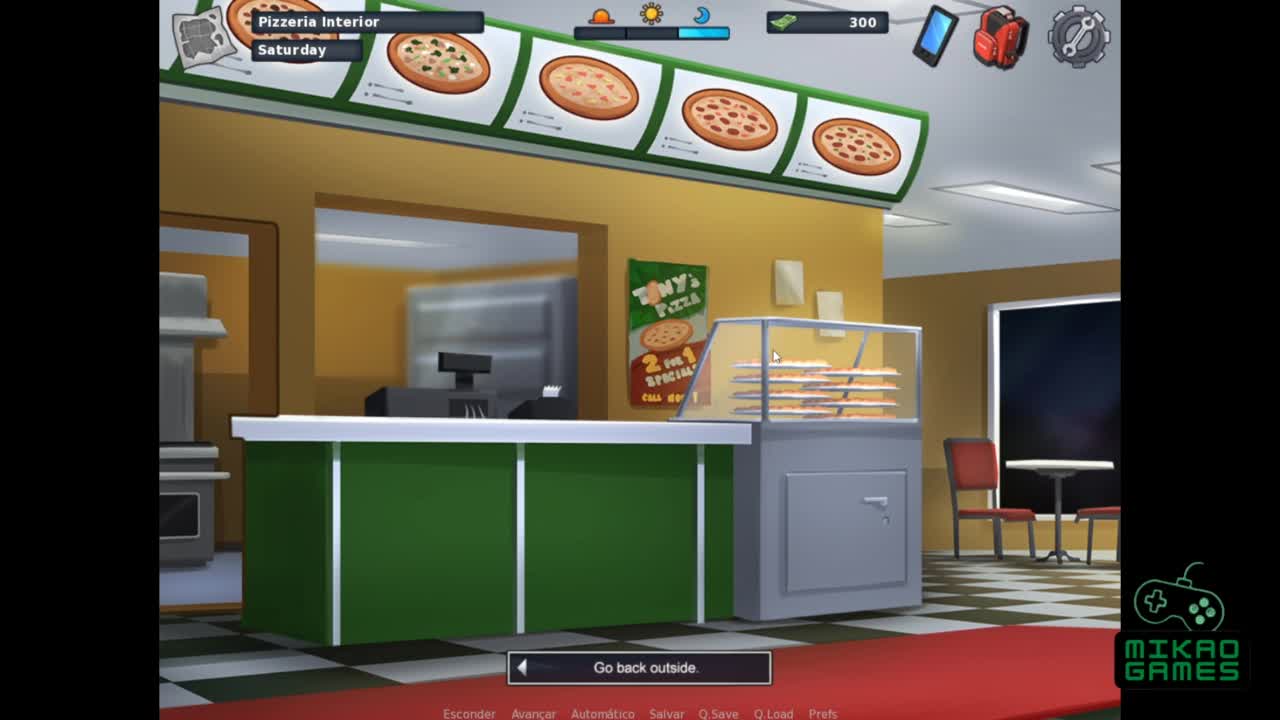Image resolution: width=1280 pixels, height=720 pixels.
Task: Click Esconder to hide the interface
Action: click(469, 713)
